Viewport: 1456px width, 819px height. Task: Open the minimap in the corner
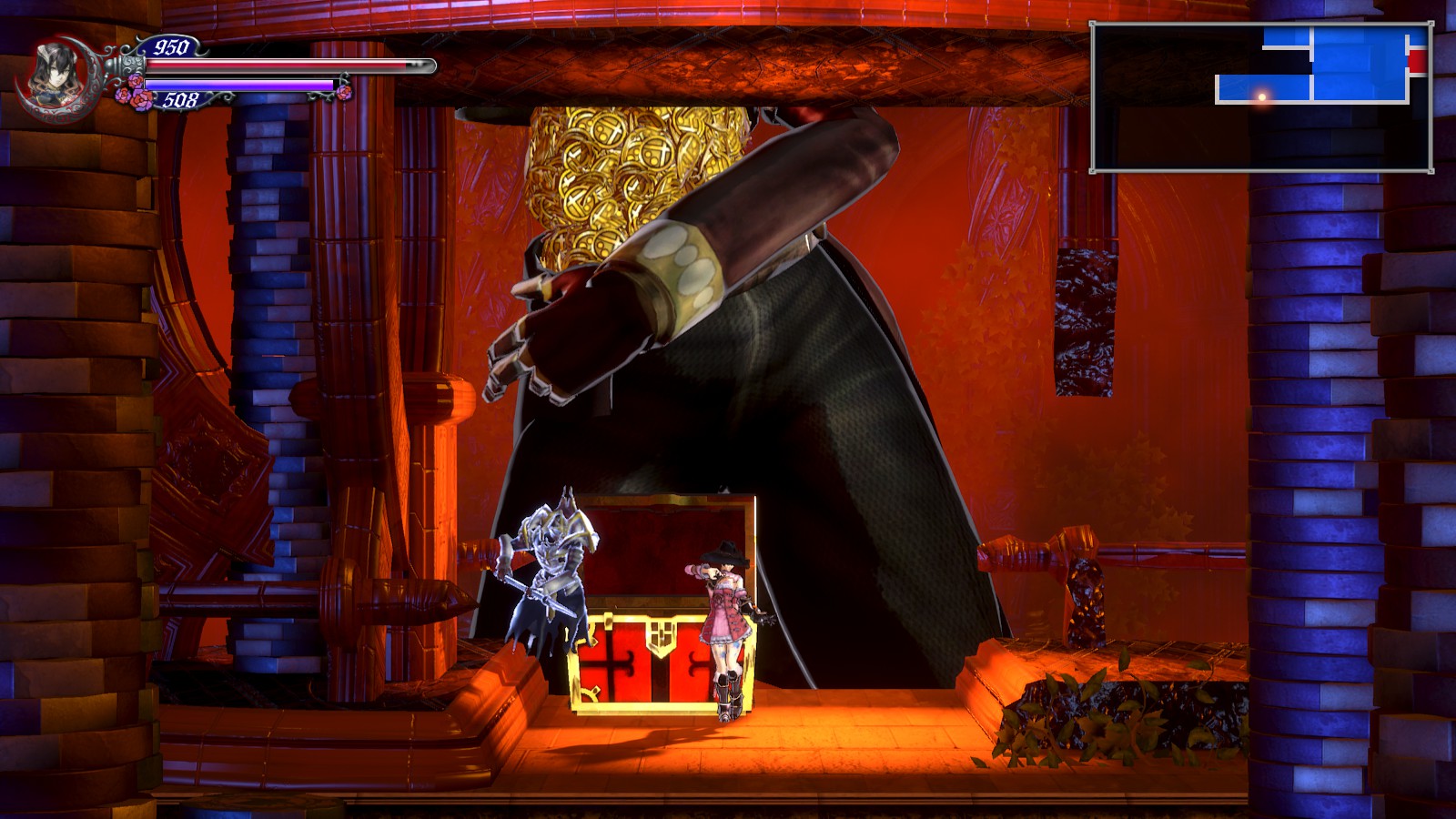pyautogui.click(x=1261, y=97)
